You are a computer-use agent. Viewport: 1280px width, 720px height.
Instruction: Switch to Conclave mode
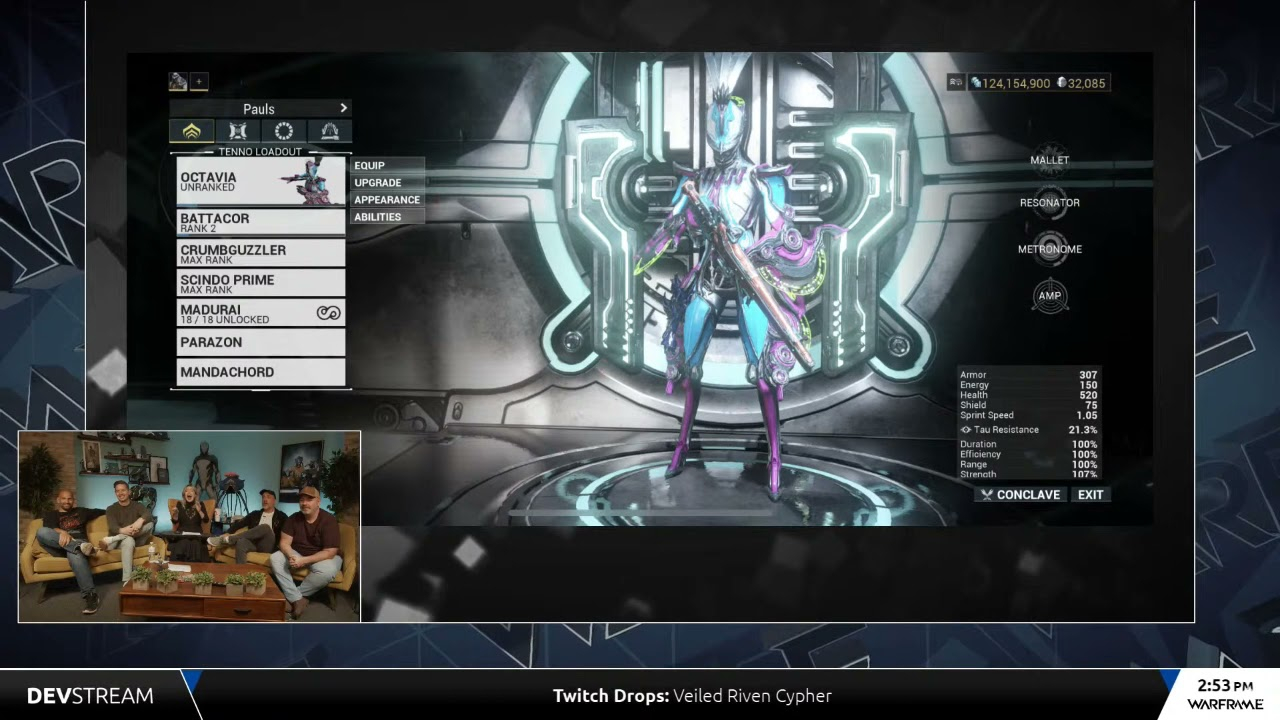click(1021, 494)
